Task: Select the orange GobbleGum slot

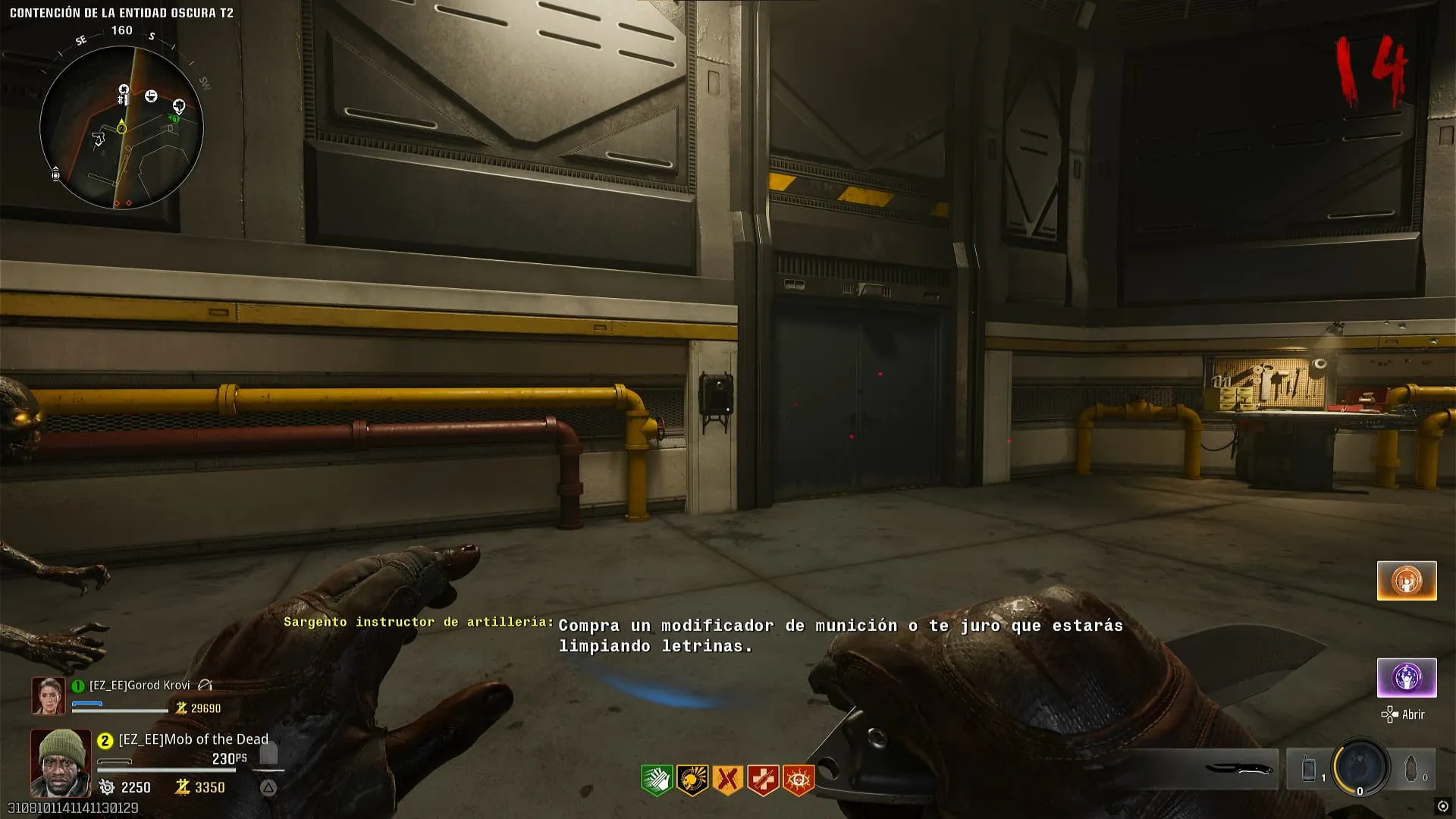Action: click(1407, 581)
